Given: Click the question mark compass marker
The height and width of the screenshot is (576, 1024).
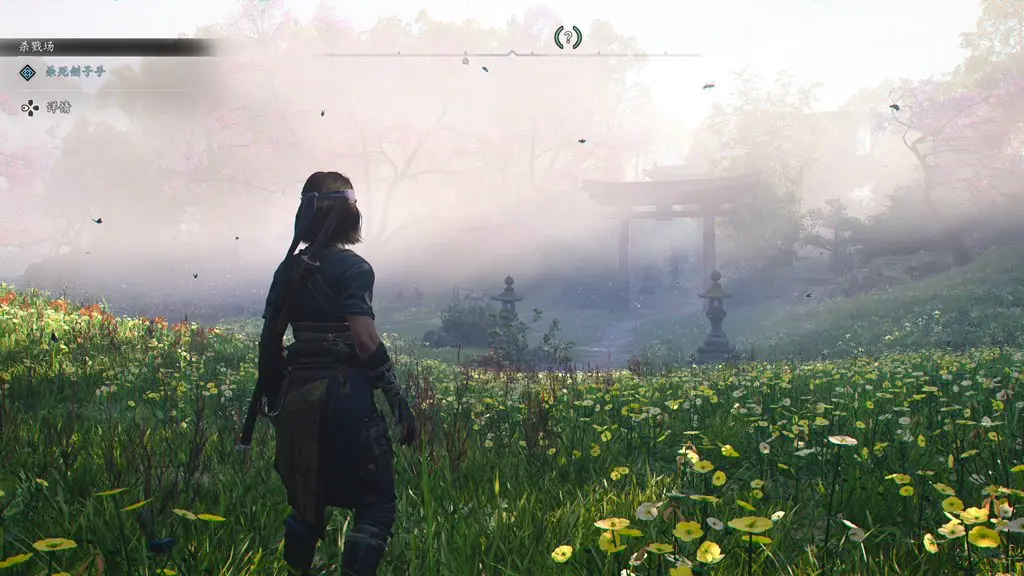Looking at the screenshot, I should tap(567, 38).
